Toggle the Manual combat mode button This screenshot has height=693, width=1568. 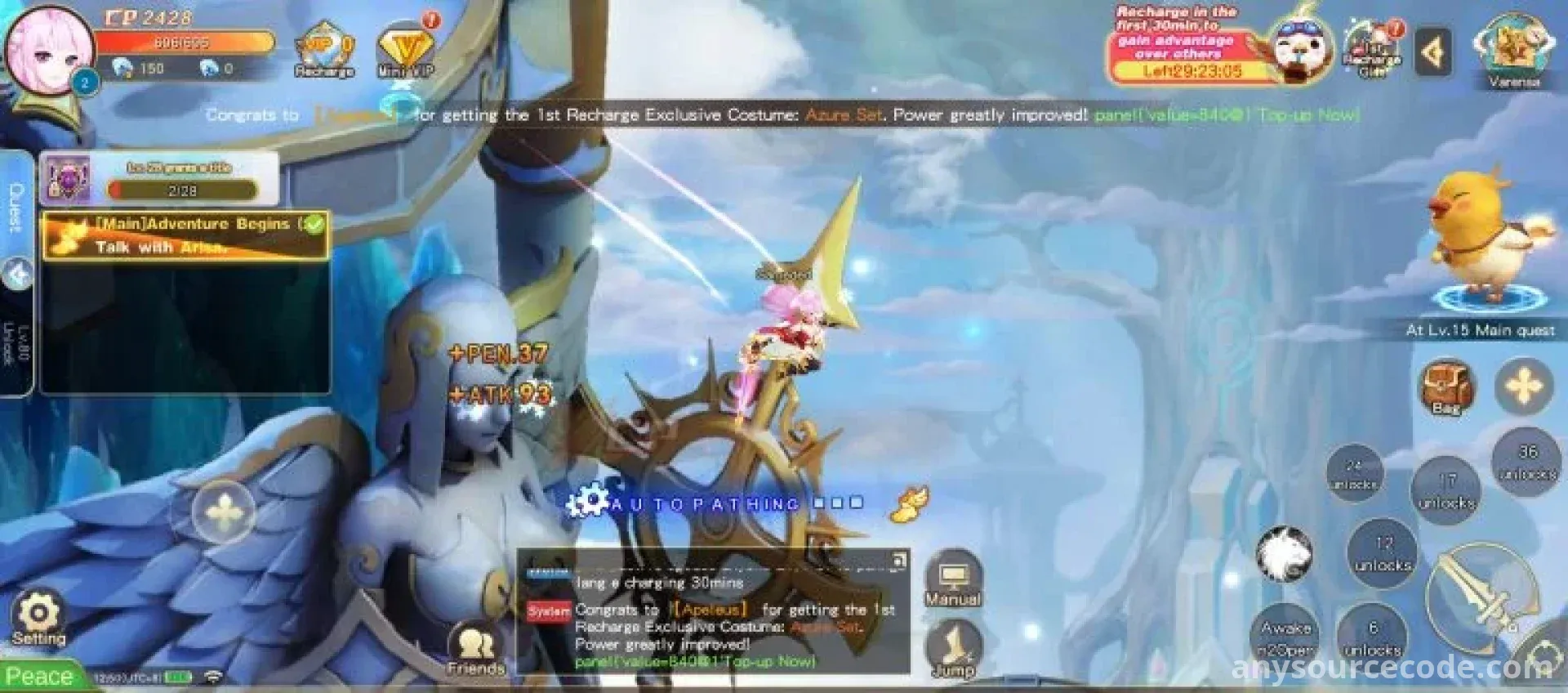952,581
